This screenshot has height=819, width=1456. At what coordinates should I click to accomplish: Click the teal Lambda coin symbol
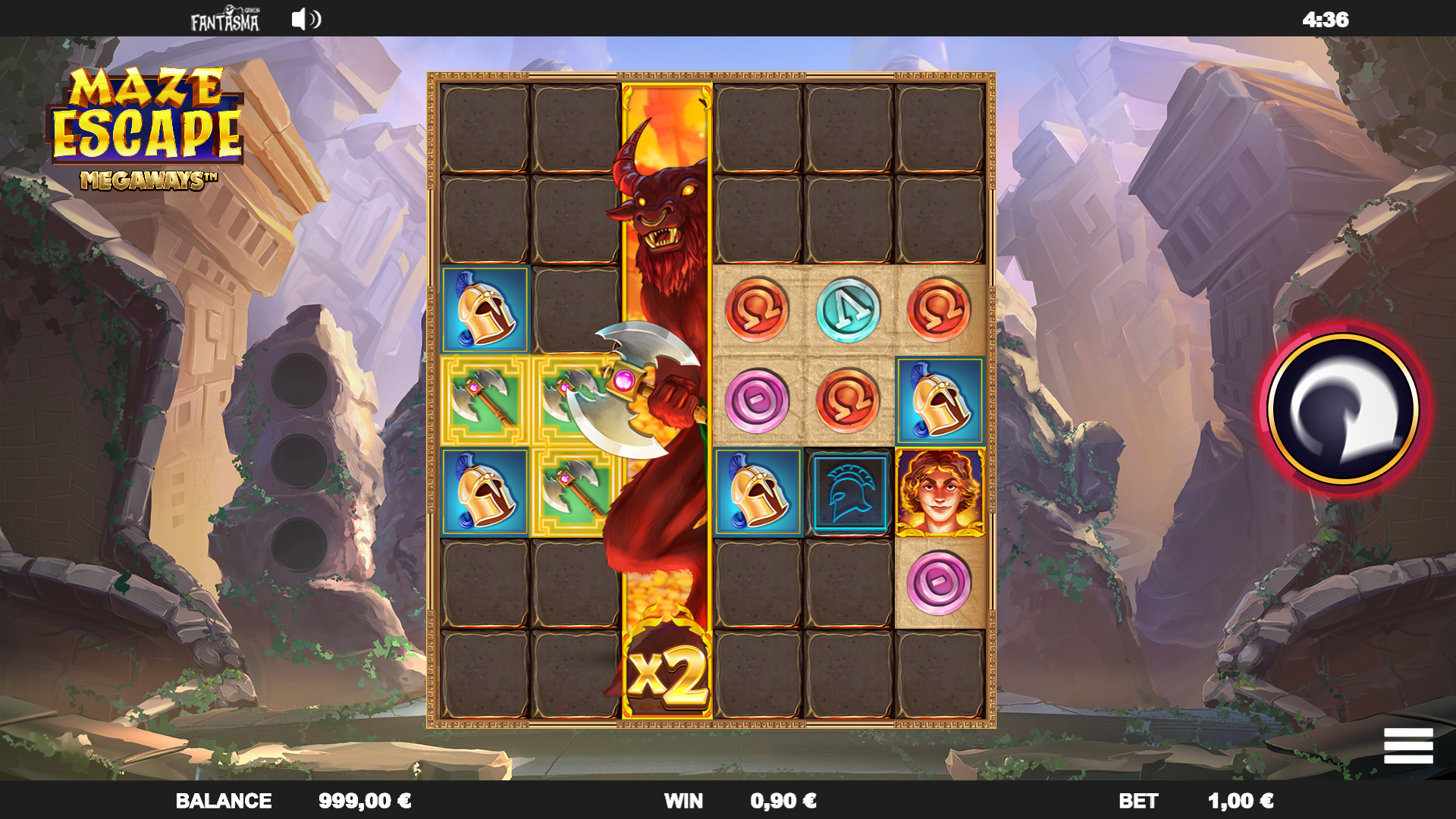[849, 311]
